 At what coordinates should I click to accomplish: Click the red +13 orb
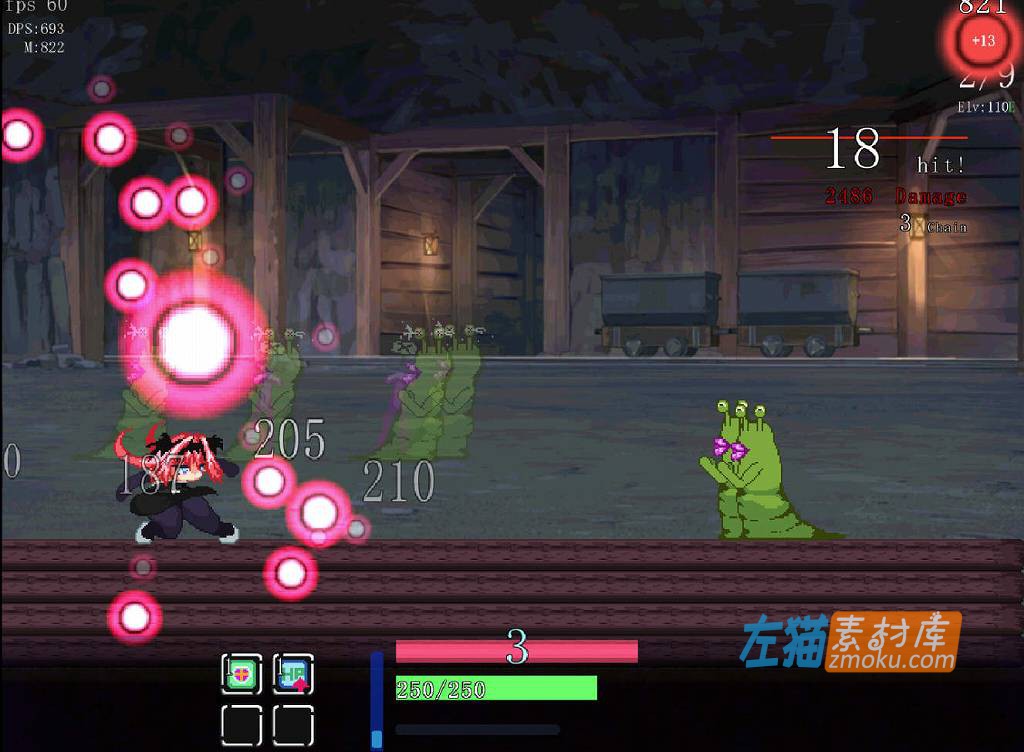[982, 41]
